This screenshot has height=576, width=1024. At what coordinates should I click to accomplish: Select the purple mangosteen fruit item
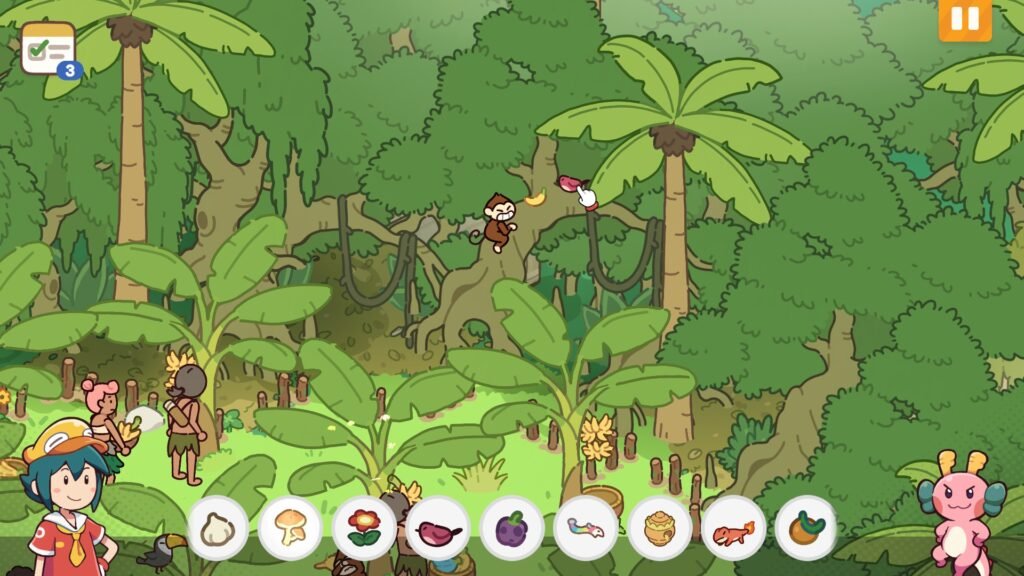coord(512,528)
